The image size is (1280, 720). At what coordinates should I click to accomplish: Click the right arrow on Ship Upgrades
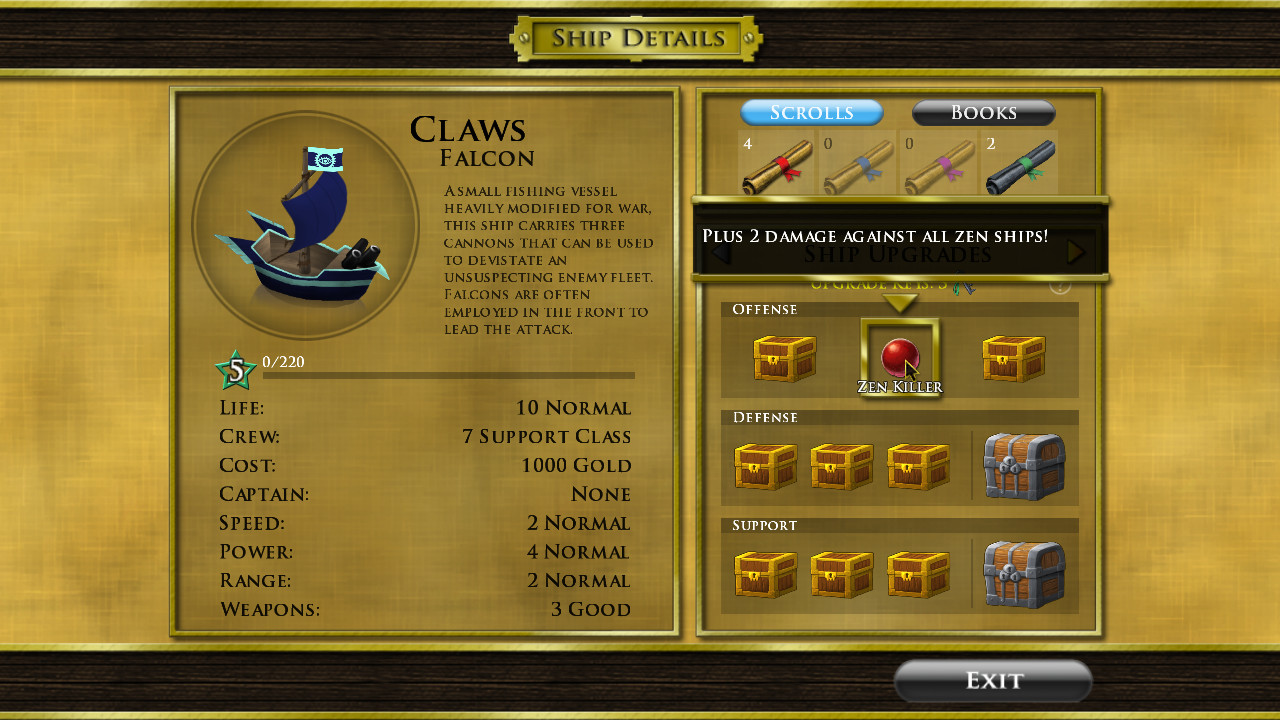(1075, 253)
